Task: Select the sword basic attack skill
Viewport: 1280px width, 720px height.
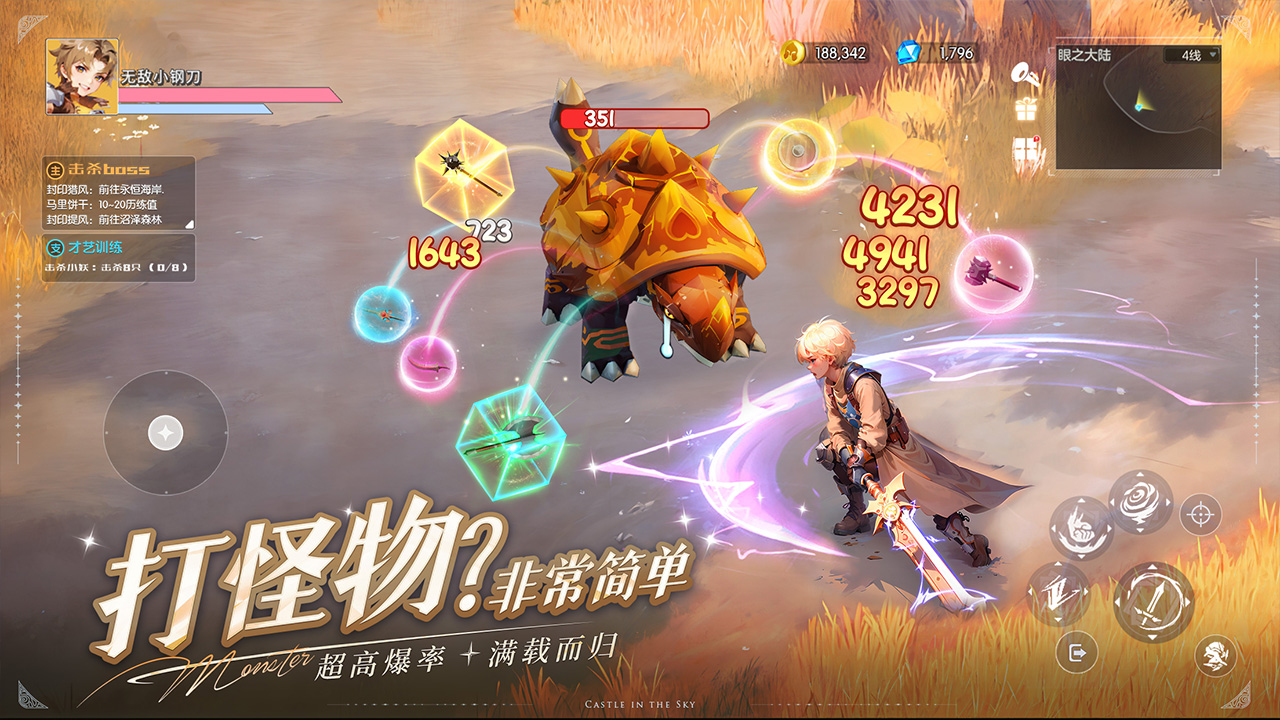Action: [1154, 601]
